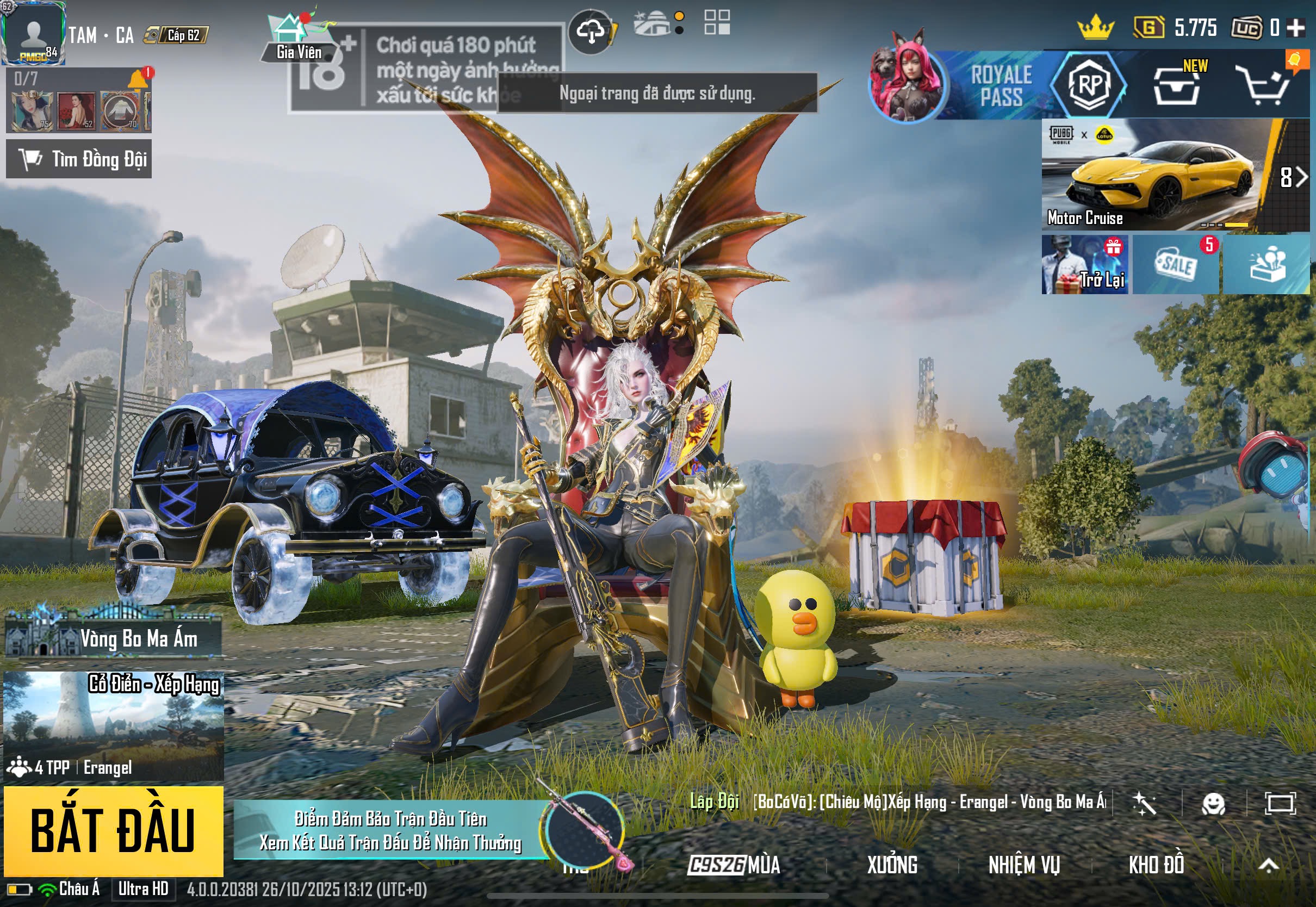1316x907 pixels.
Task: Open the KHO ĐỒ inventory tab
Action: (x=1156, y=865)
